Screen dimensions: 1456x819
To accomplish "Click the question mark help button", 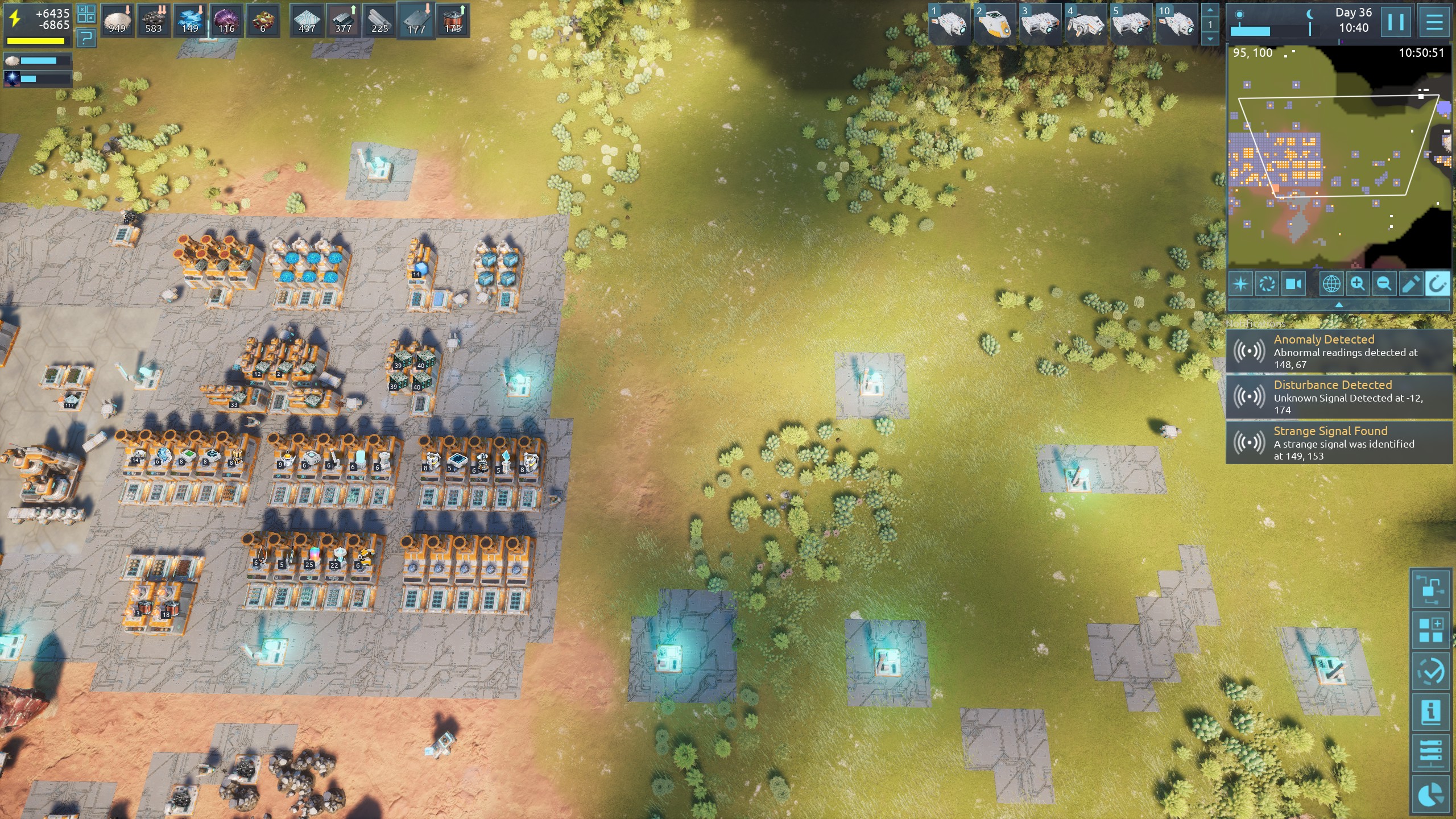I will click(x=86, y=38).
